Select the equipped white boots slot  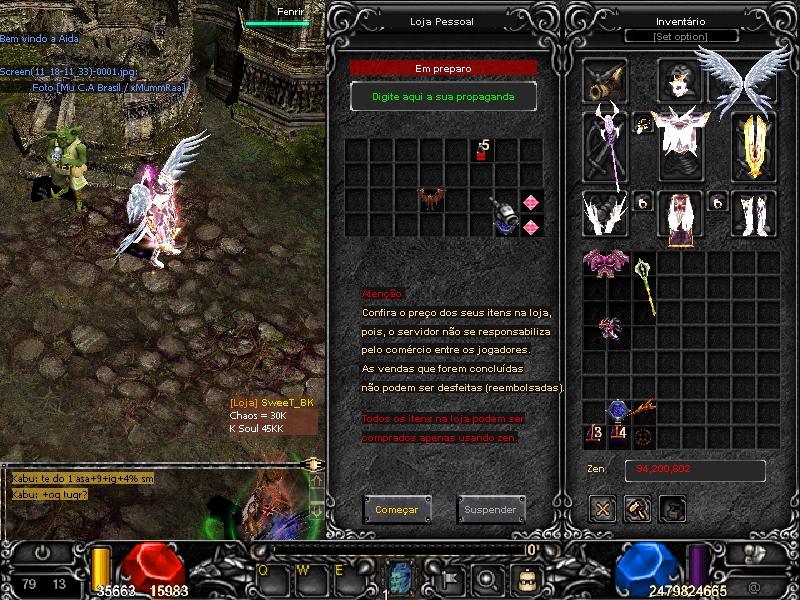(754, 213)
